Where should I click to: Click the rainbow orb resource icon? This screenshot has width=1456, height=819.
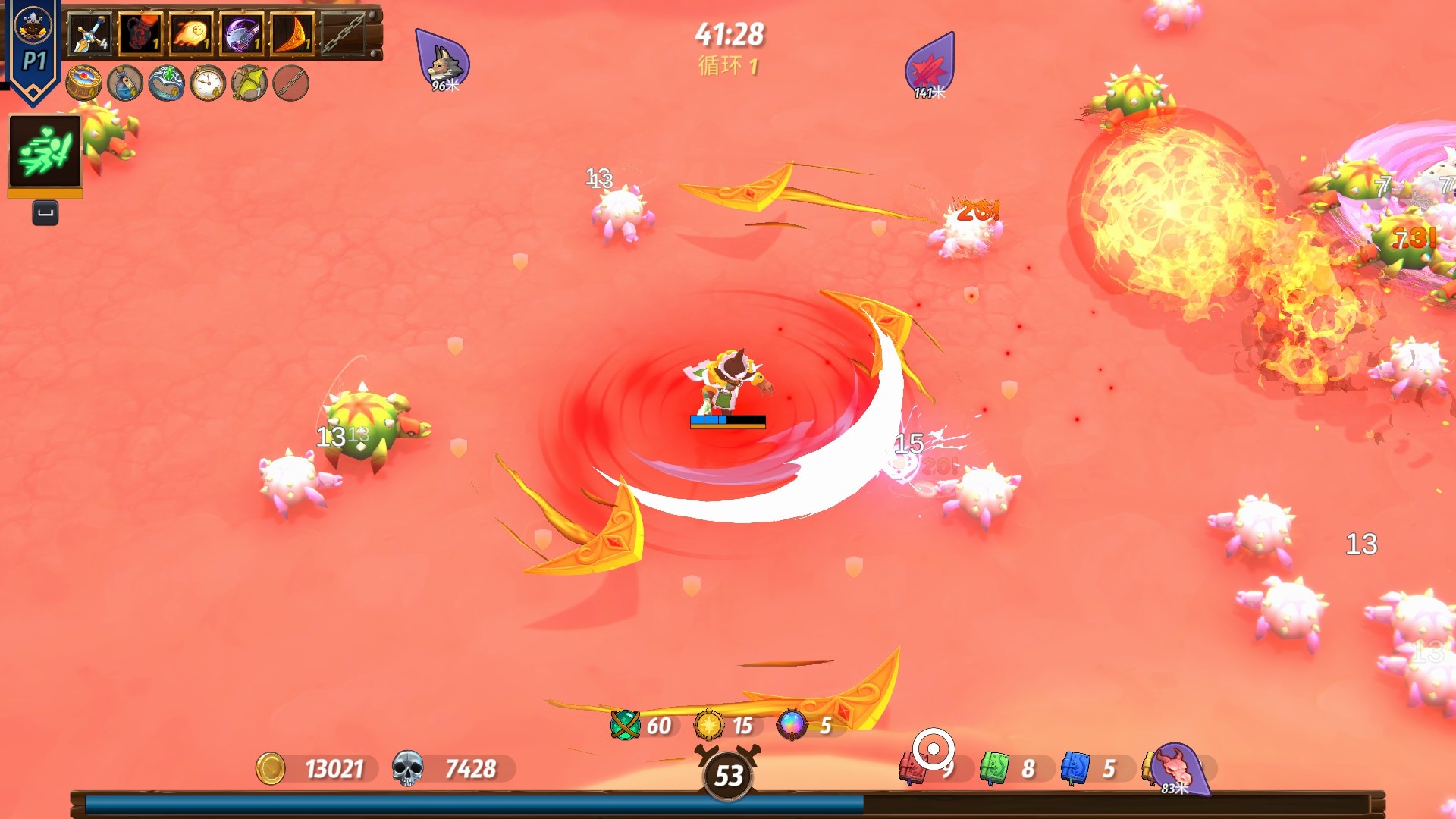(x=792, y=725)
